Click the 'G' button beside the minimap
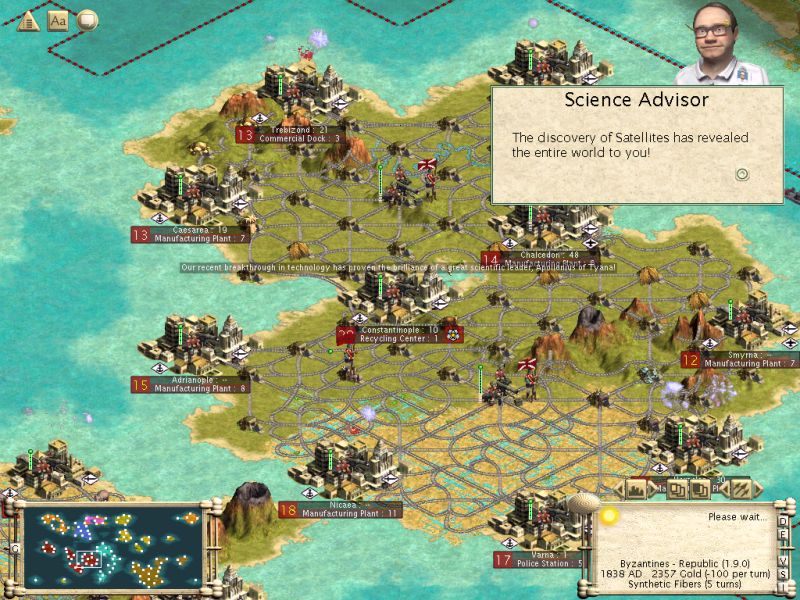Image resolution: width=800 pixels, height=600 pixels. click(x=14, y=548)
